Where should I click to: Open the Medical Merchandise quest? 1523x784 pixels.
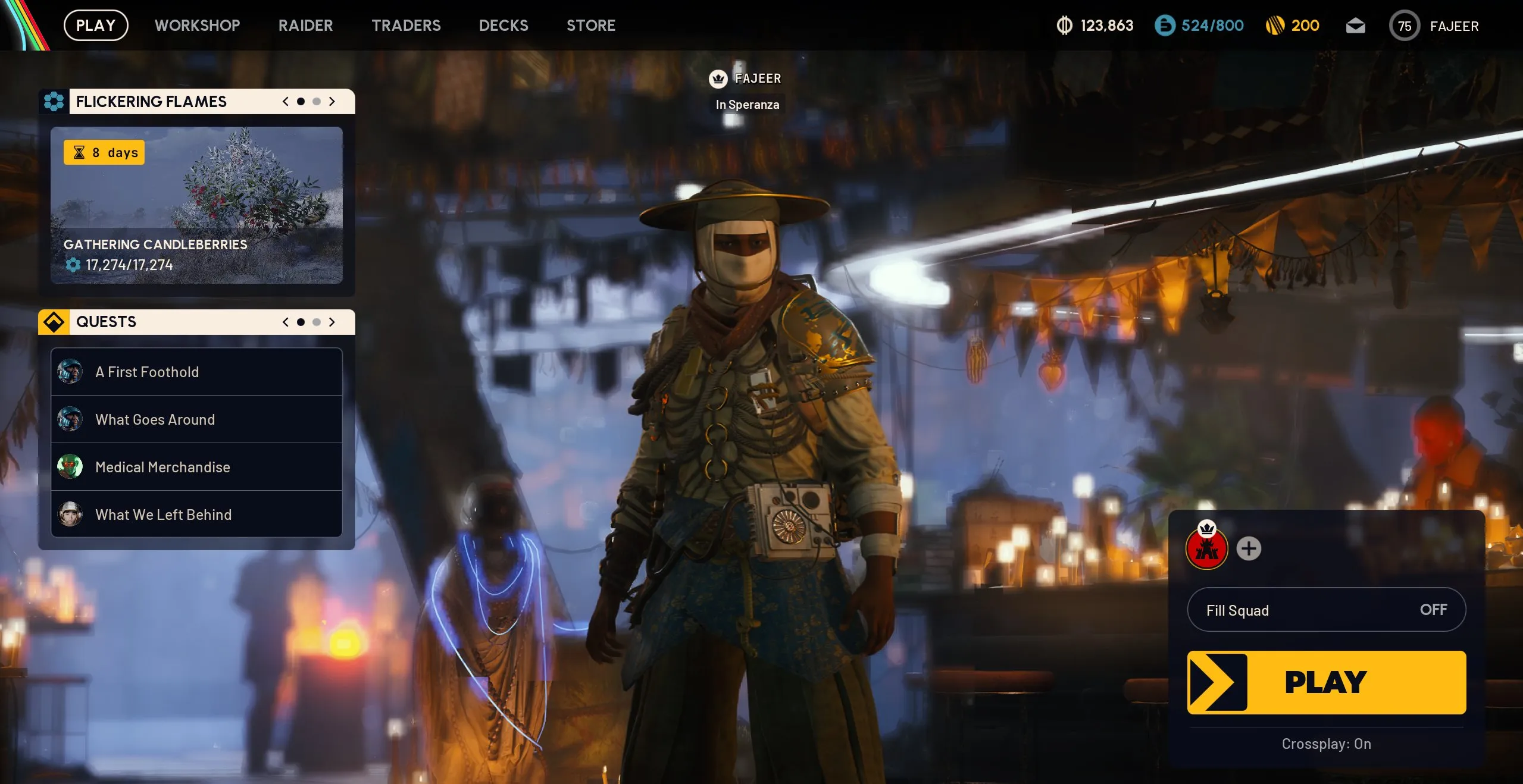[x=162, y=467]
